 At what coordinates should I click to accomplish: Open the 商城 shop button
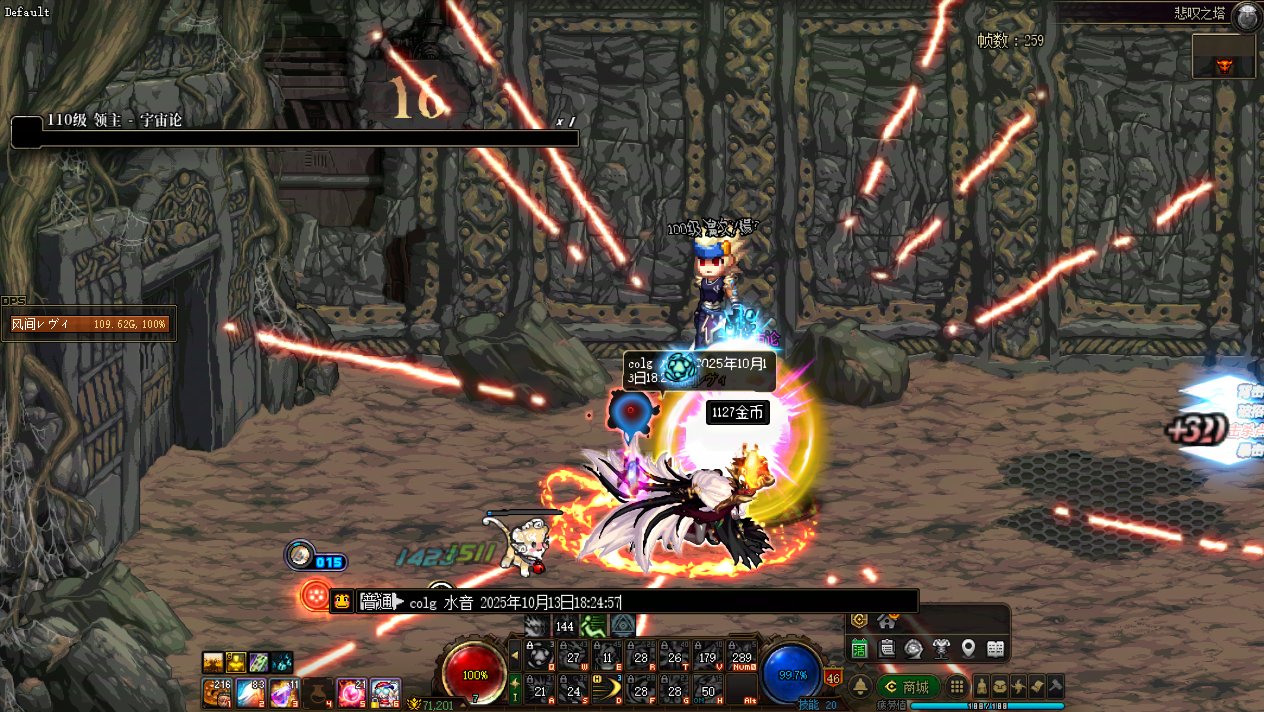pos(908,687)
